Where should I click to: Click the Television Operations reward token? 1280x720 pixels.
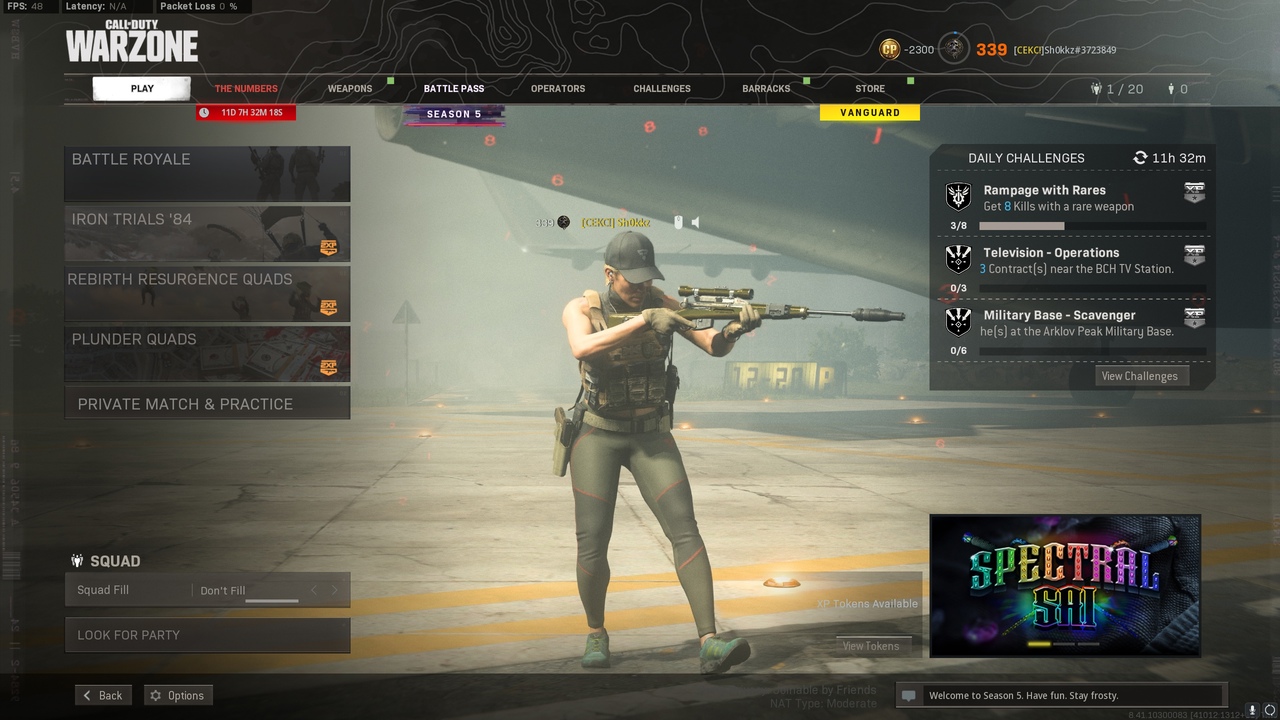(1194, 255)
